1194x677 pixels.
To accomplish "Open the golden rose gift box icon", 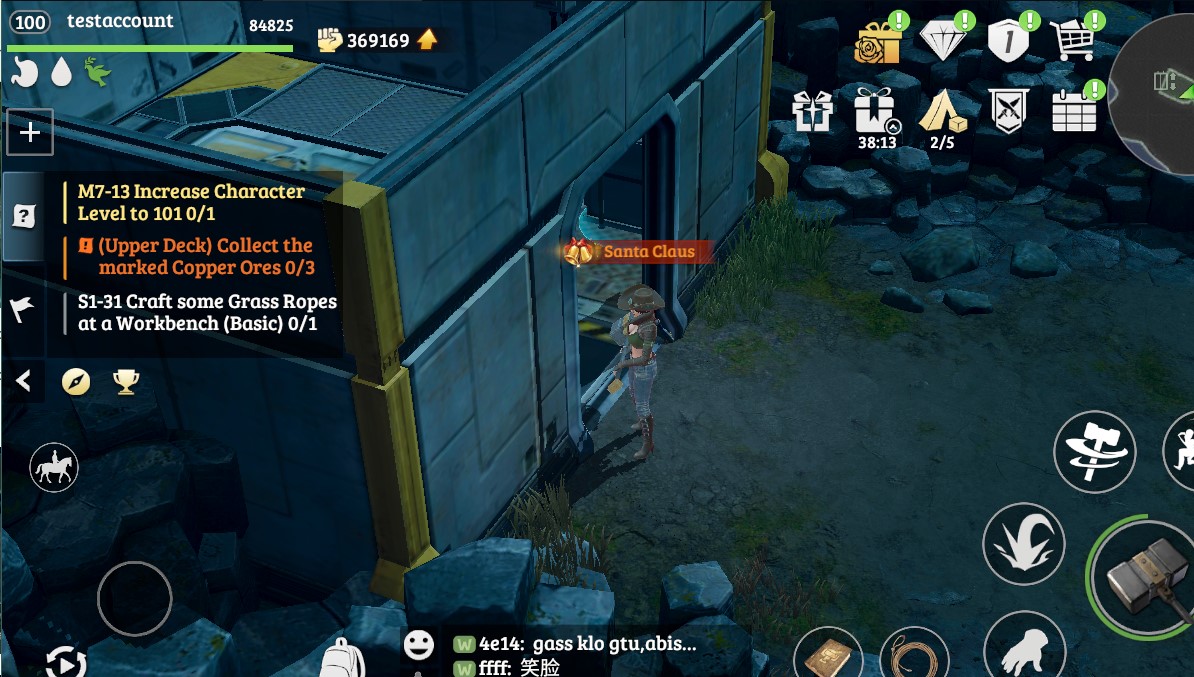I will pos(878,42).
